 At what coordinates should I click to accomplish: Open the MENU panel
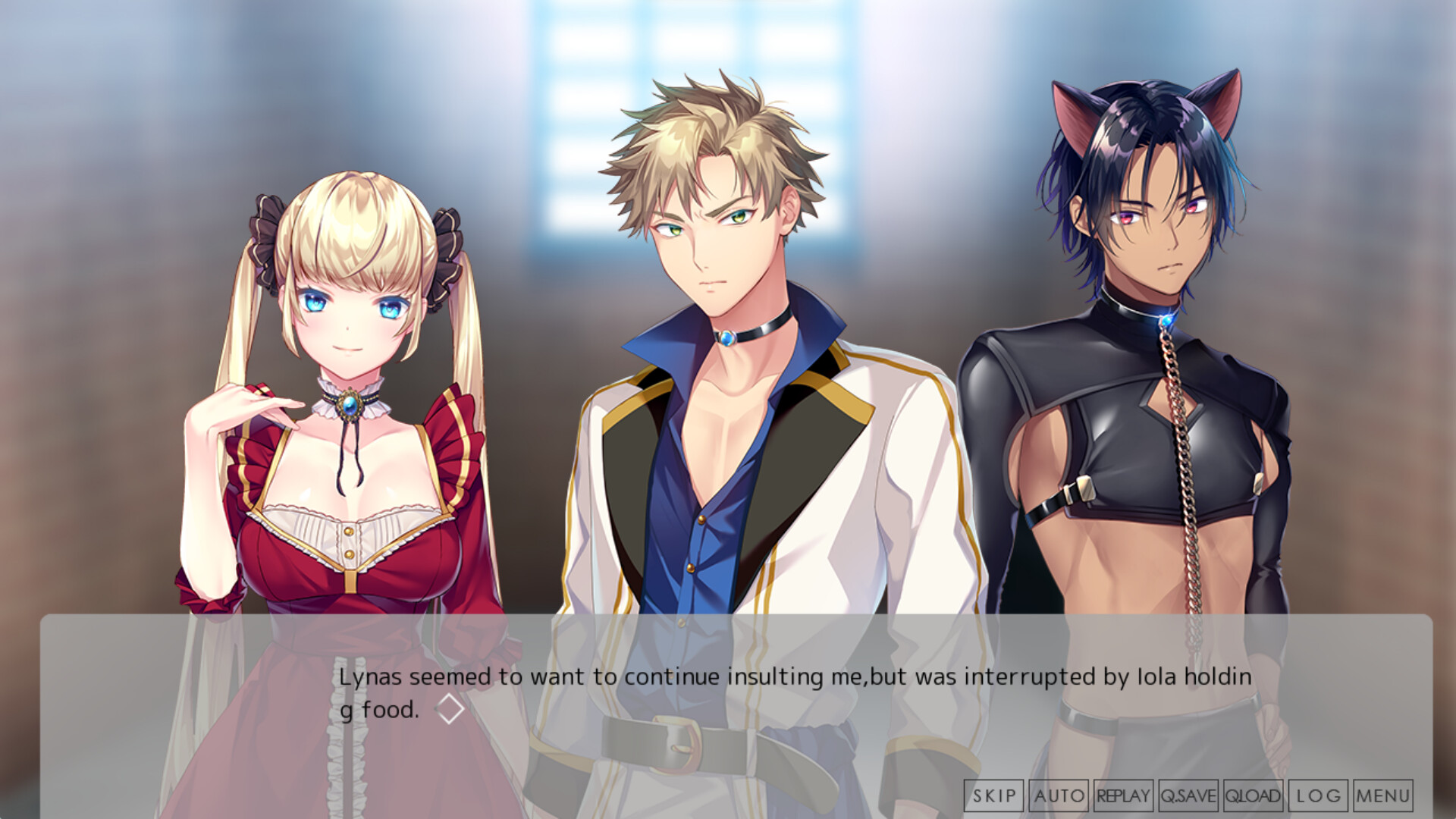(x=1382, y=796)
